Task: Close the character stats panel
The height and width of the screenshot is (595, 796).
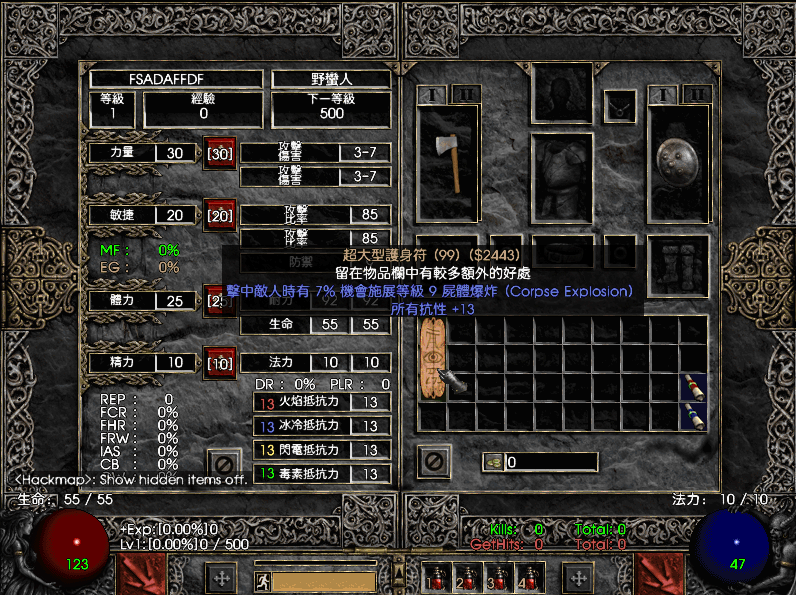Action: [225, 464]
